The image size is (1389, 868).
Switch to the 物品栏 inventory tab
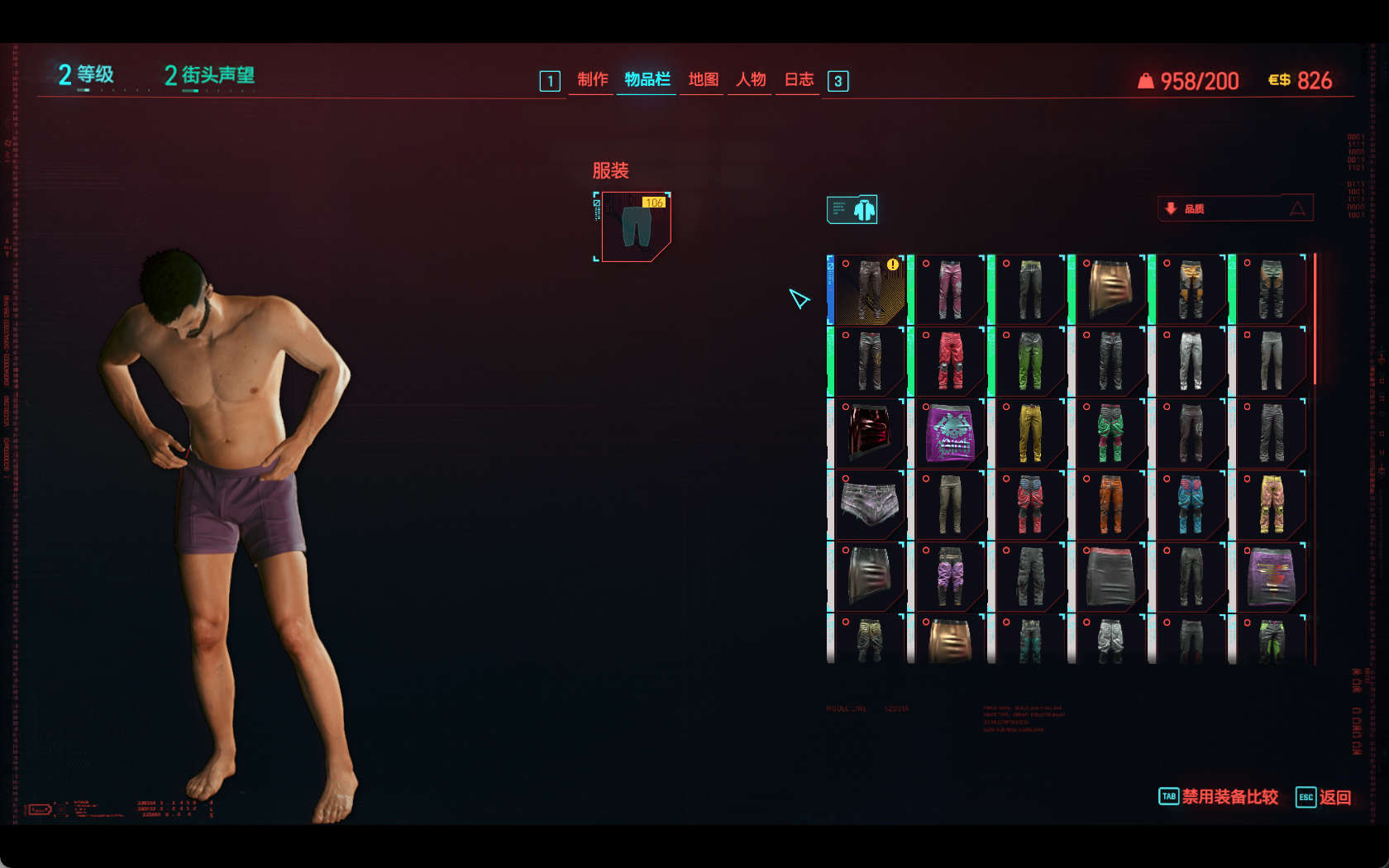[x=647, y=79]
